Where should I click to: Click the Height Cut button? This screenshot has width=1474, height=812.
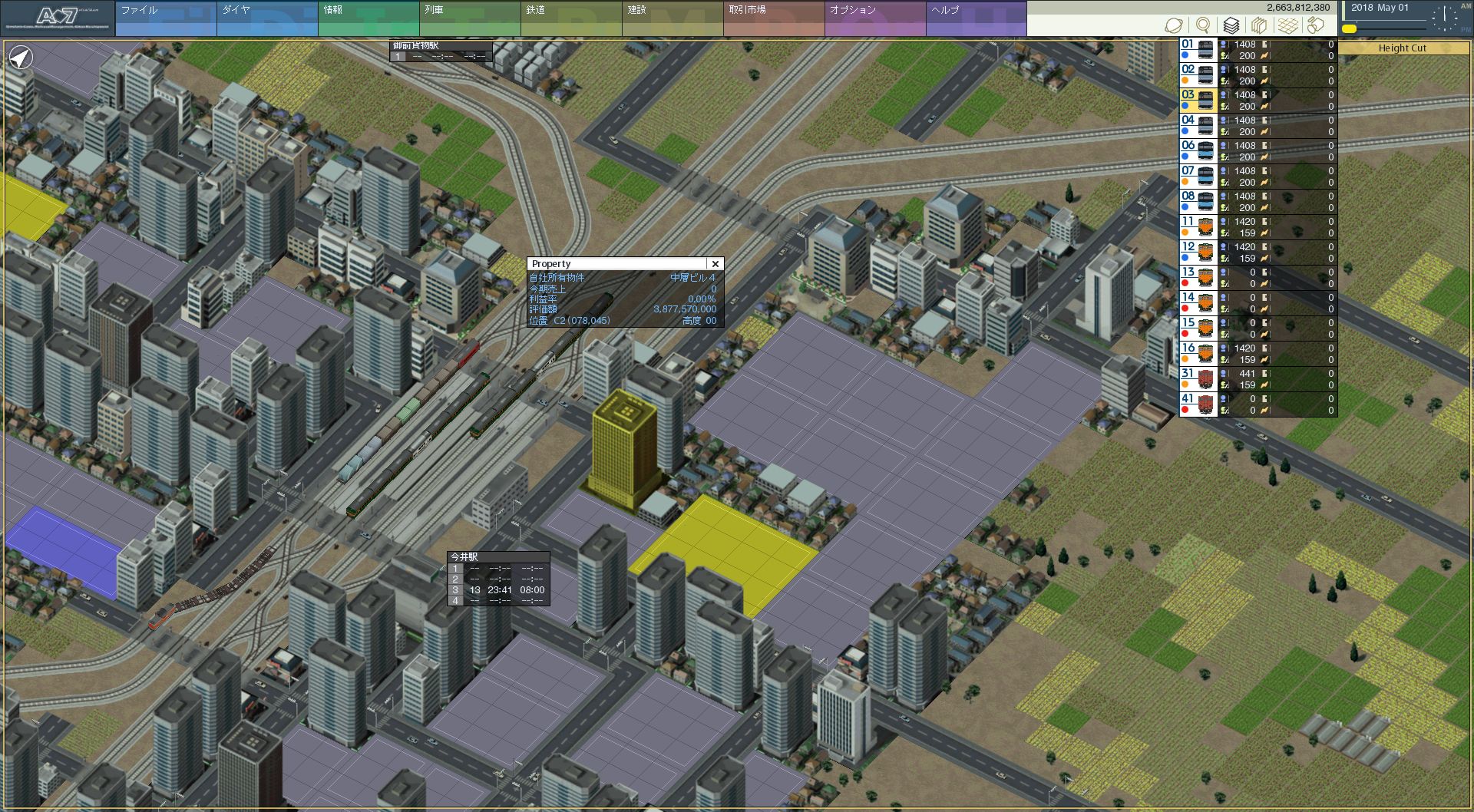tap(1402, 48)
